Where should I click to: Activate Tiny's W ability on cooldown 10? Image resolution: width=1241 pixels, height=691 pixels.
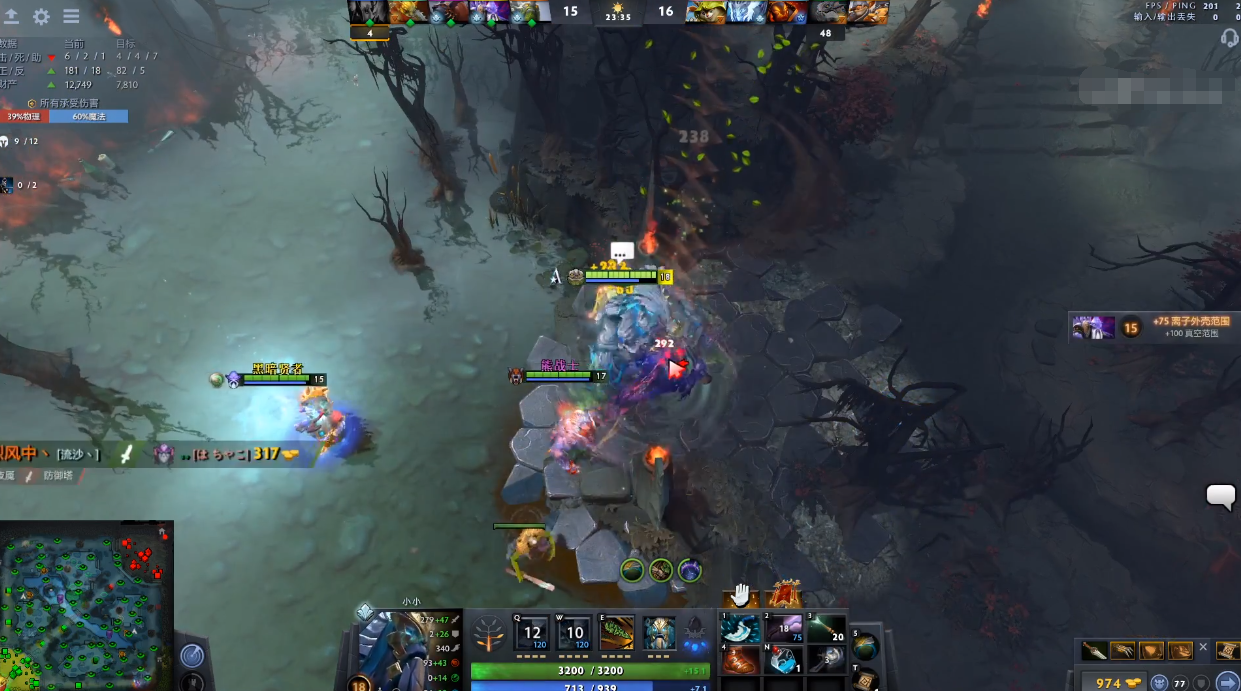point(575,633)
